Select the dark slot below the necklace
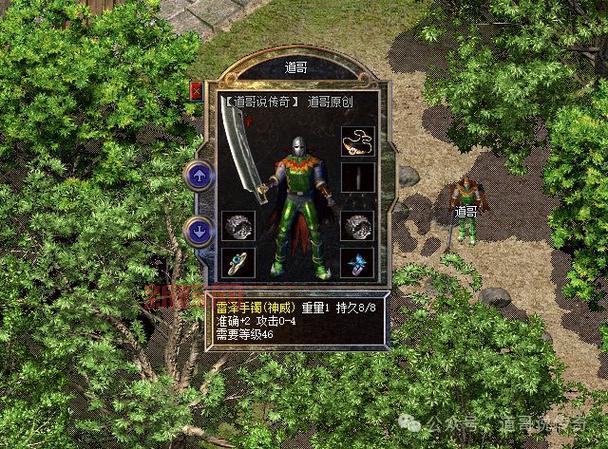This screenshot has height=449, width=608. (x=356, y=177)
